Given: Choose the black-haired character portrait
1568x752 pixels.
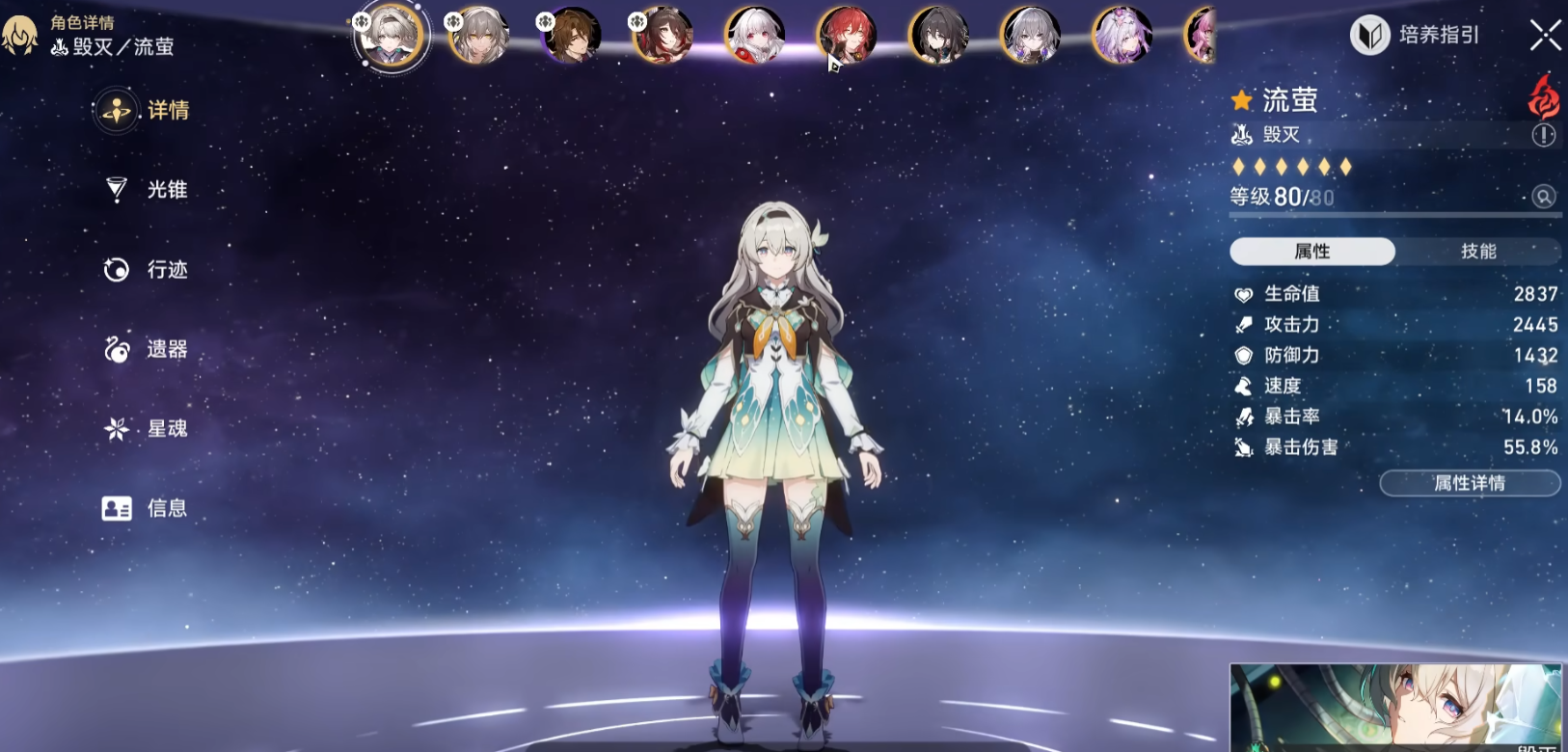Looking at the screenshot, I should (938, 36).
